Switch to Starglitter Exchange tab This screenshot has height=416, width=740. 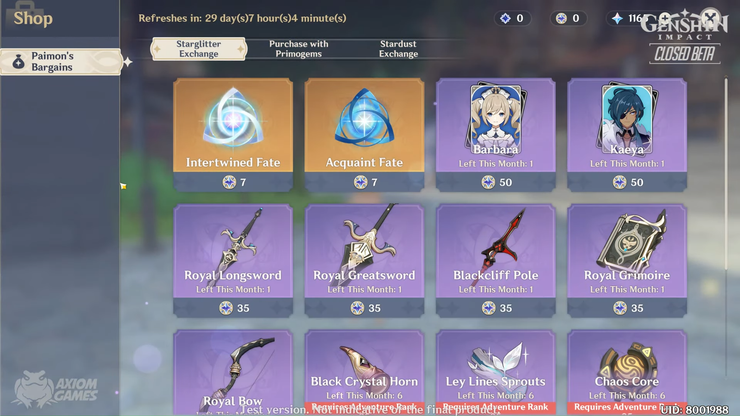click(x=198, y=49)
